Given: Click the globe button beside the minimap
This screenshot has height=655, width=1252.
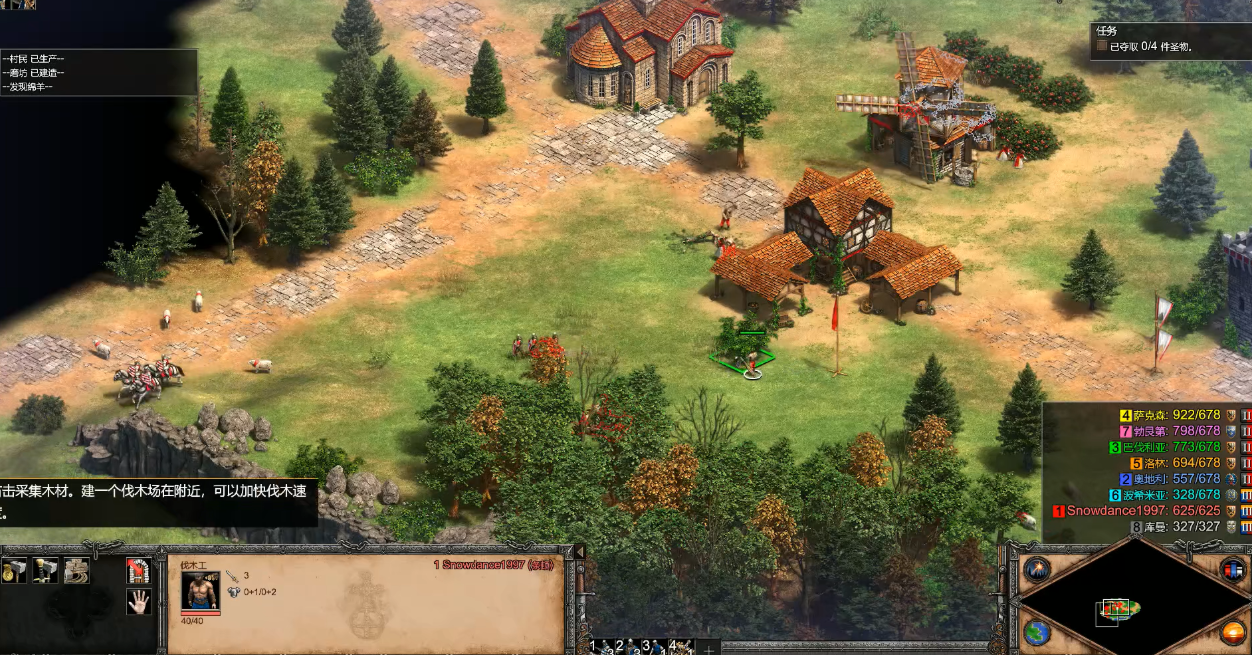Looking at the screenshot, I should pos(1037,633).
